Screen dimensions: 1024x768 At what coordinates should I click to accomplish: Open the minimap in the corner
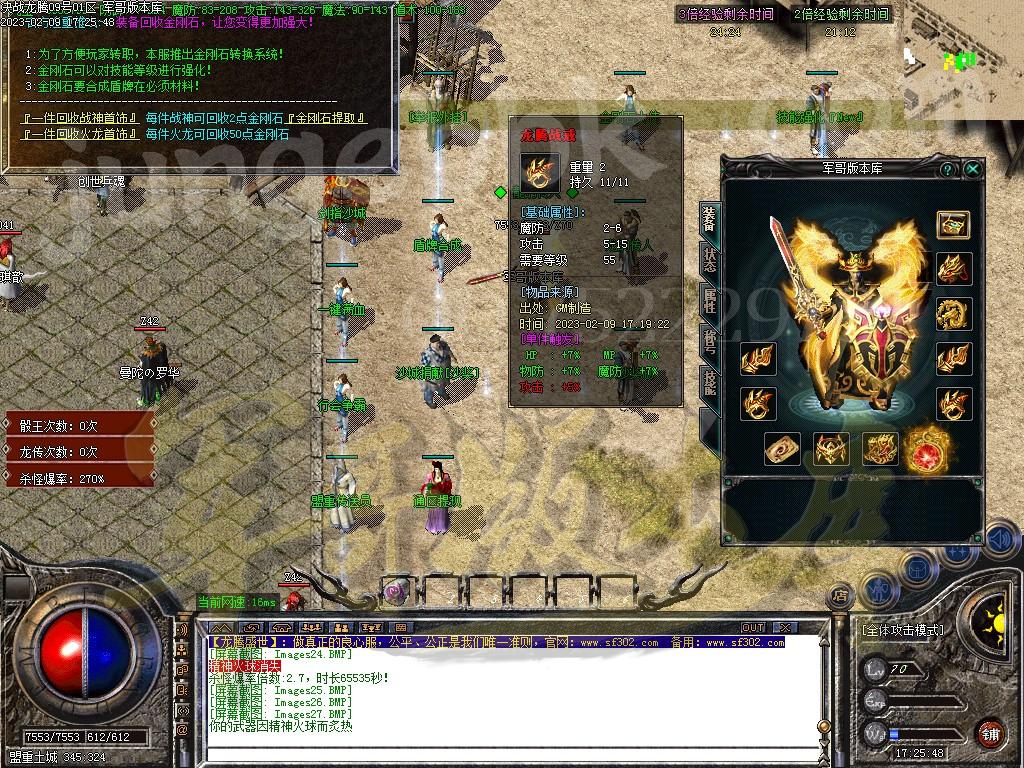[x=964, y=60]
